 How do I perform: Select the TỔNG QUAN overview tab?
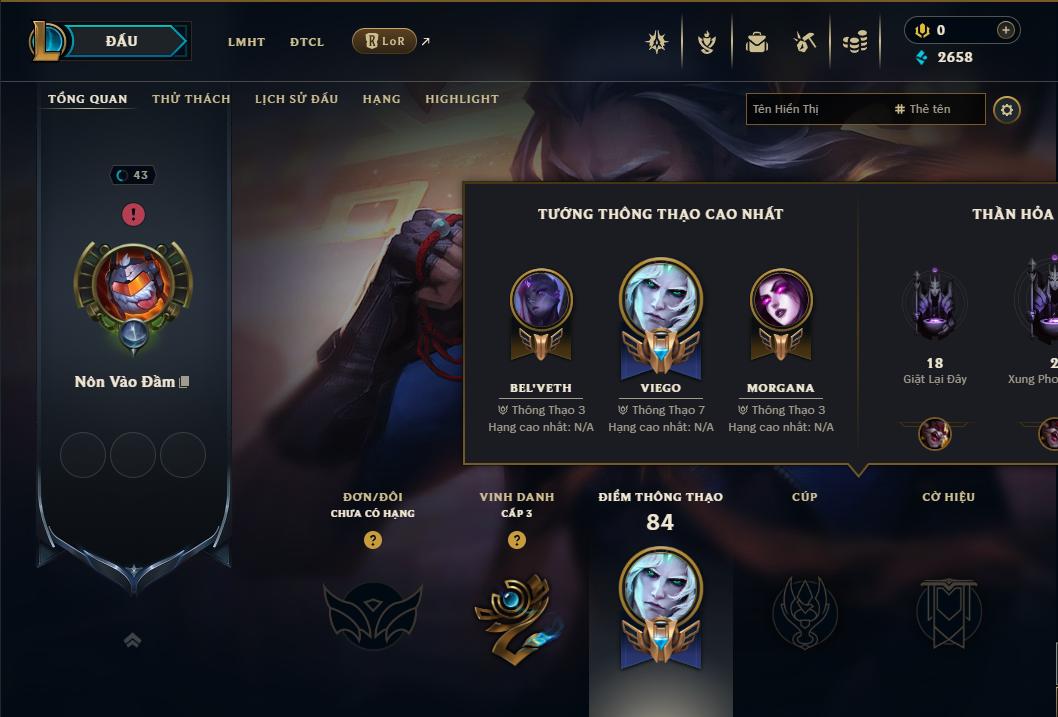tap(88, 99)
